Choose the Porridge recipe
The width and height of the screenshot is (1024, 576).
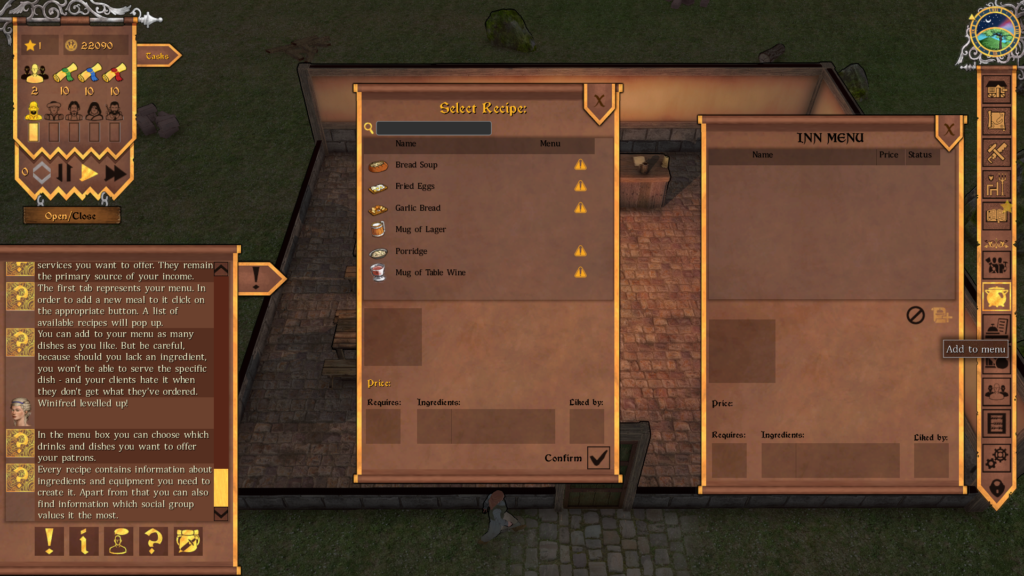(411, 251)
